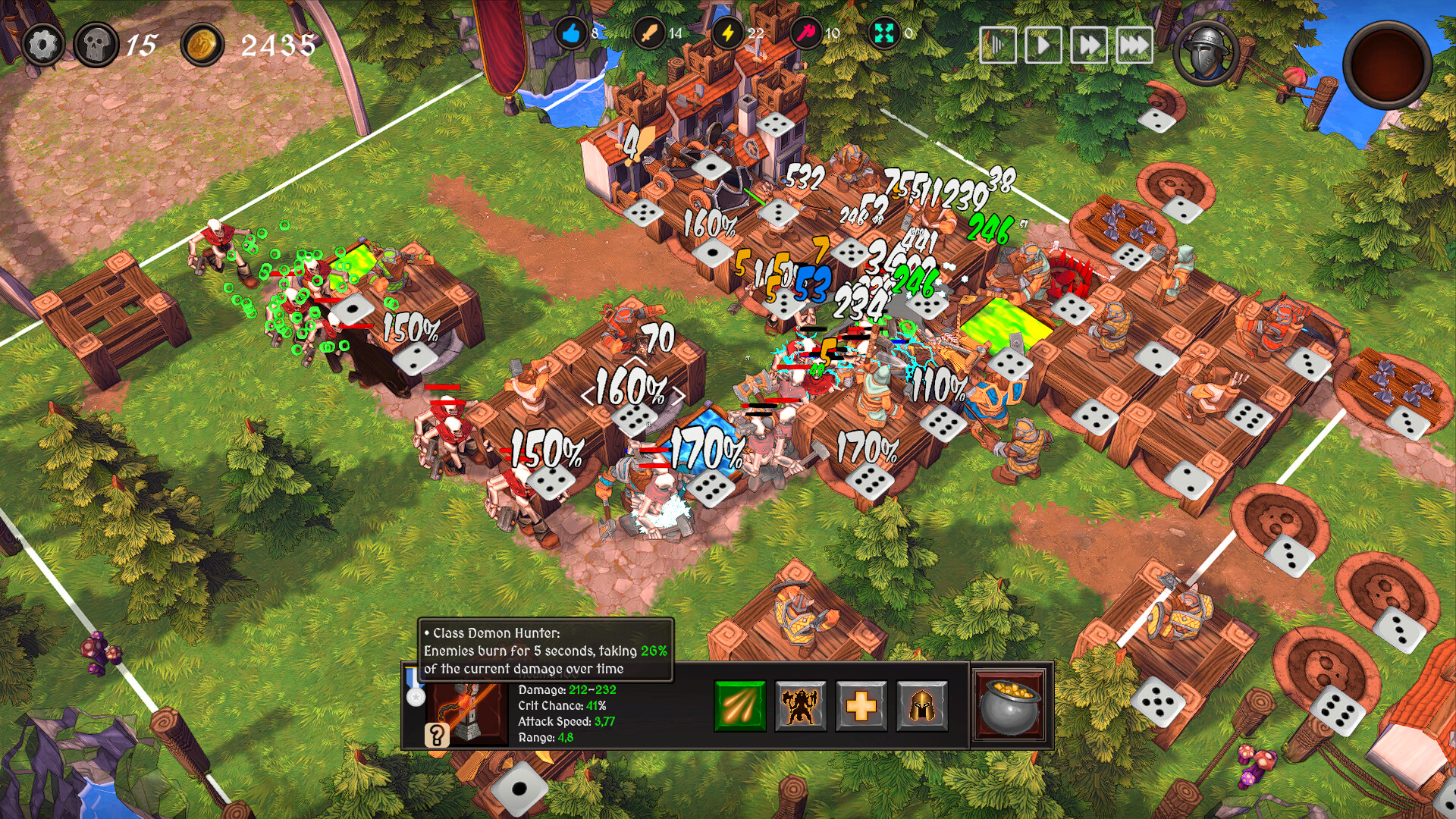Click the coin currency icon
Viewport: 1456px width, 819px height.
[x=202, y=44]
